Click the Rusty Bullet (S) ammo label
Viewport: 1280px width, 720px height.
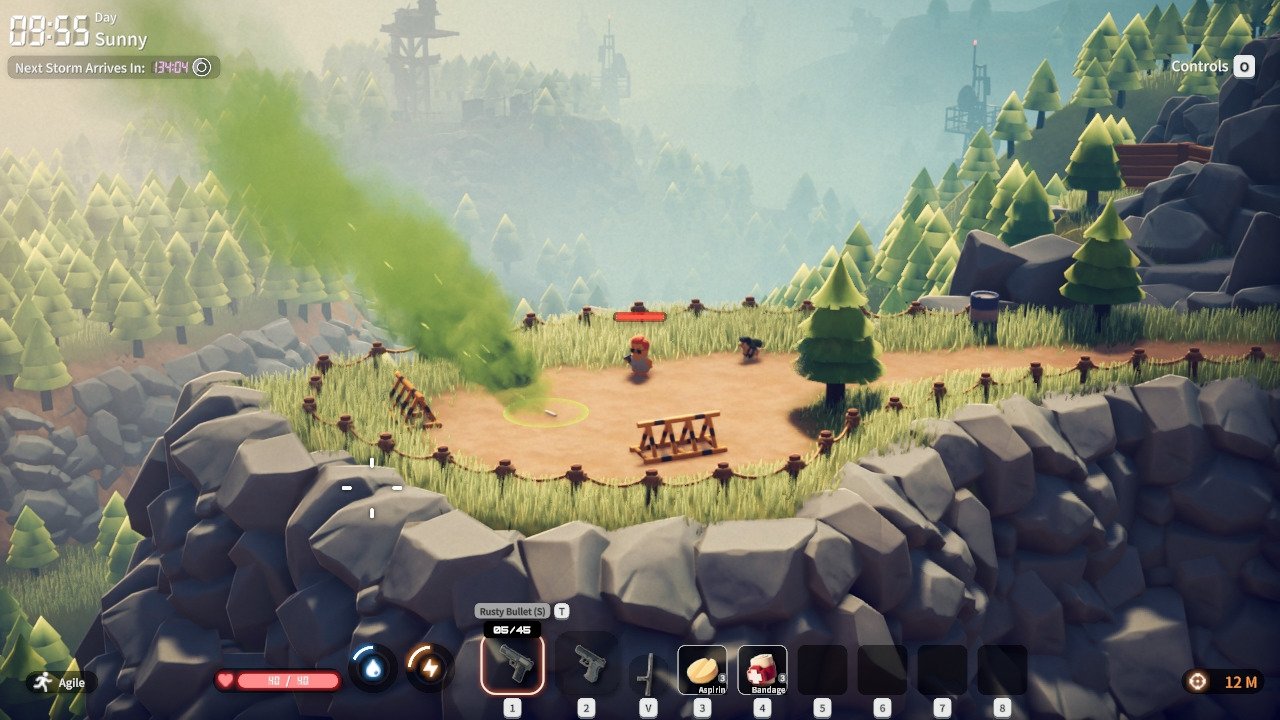click(512, 611)
